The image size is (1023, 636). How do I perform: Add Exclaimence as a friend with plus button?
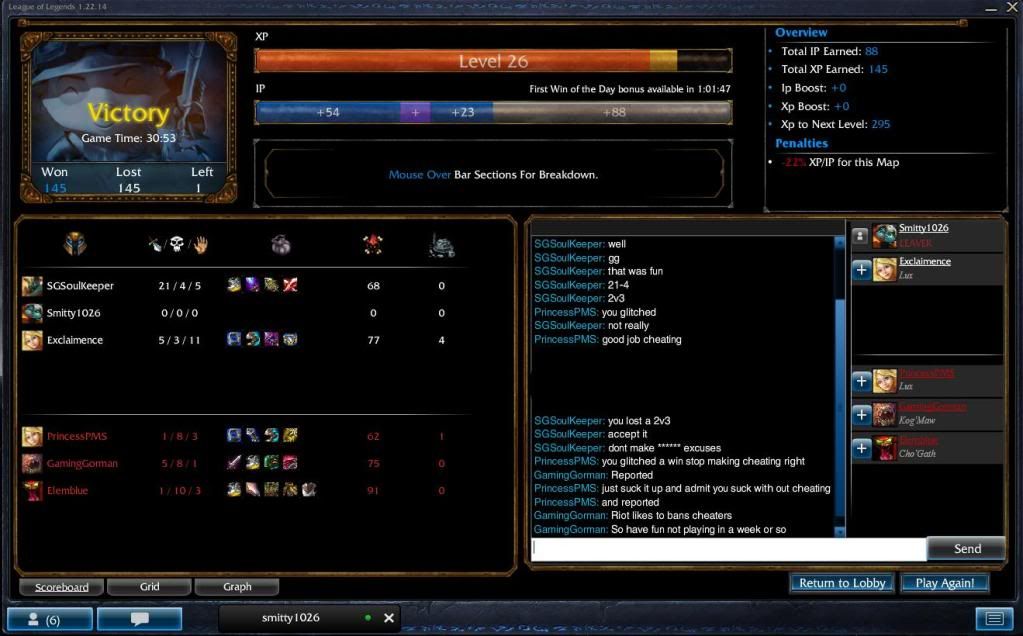pos(861,270)
